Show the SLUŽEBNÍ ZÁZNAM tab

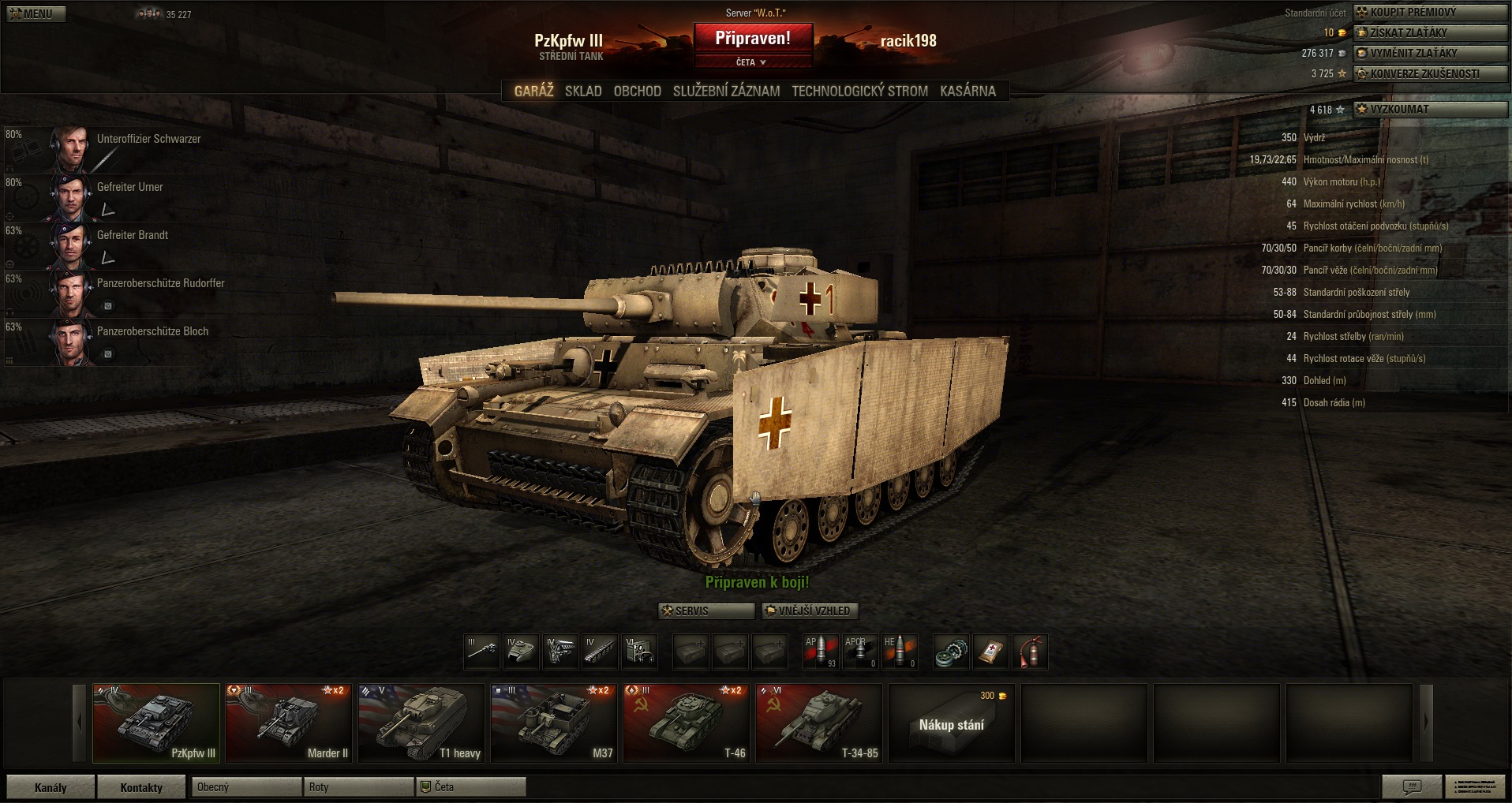[x=726, y=91]
